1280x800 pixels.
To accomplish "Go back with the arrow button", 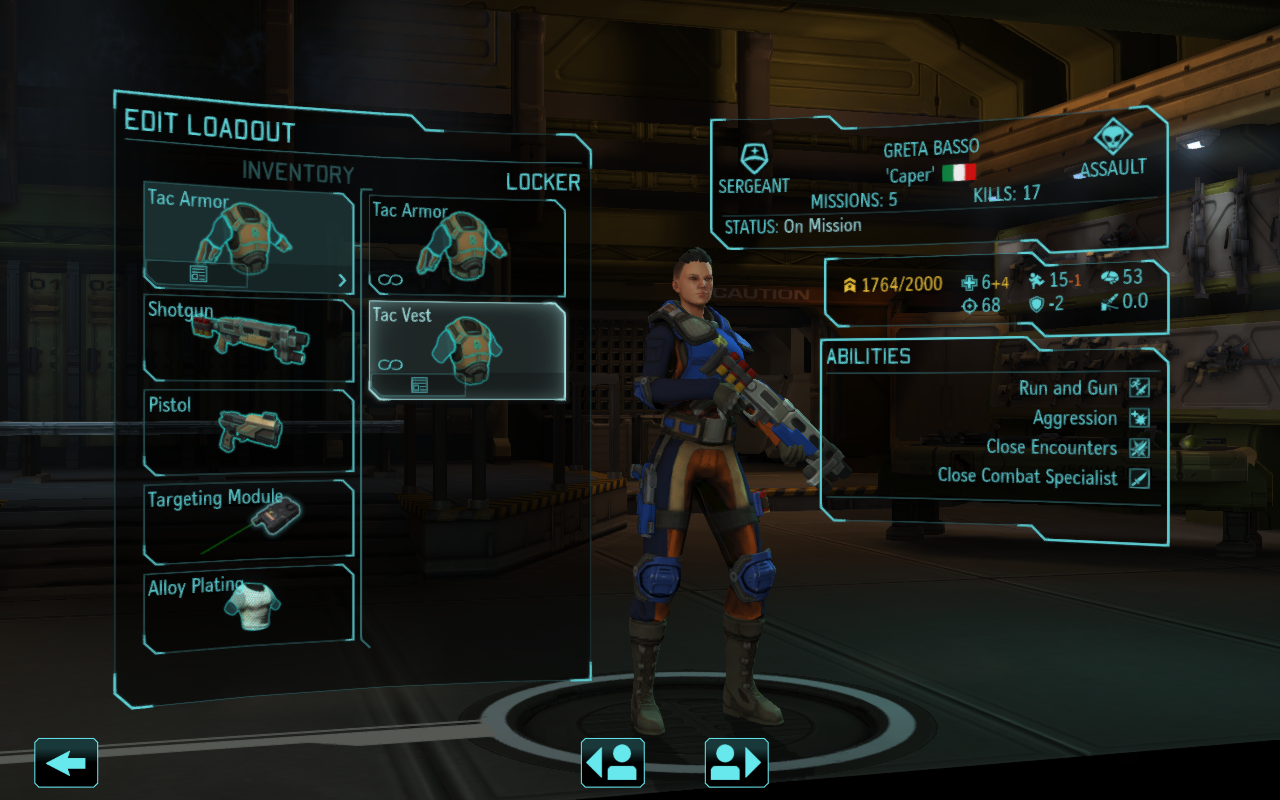I will (66, 763).
